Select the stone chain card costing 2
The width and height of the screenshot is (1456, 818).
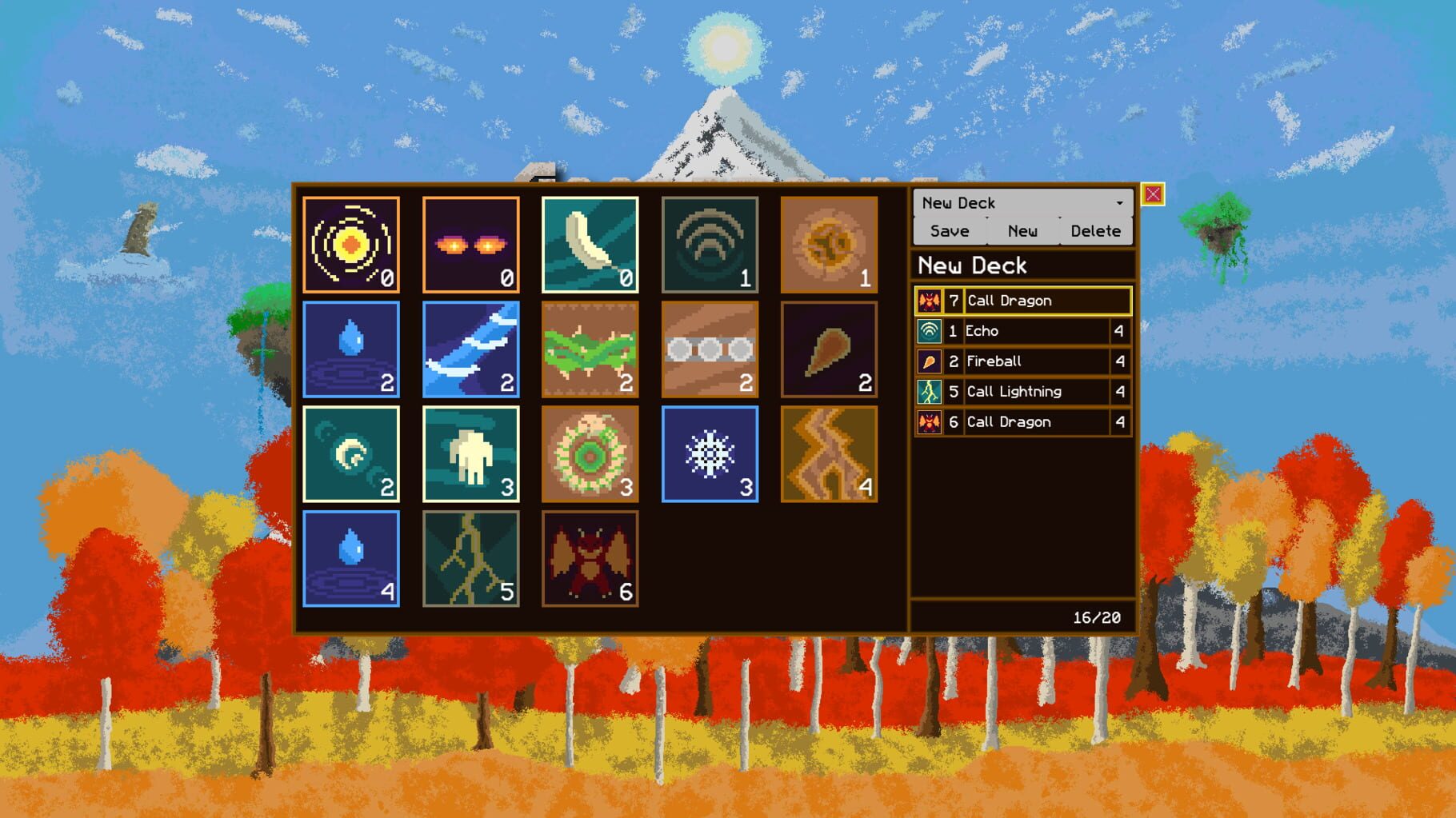pyautogui.click(x=710, y=349)
